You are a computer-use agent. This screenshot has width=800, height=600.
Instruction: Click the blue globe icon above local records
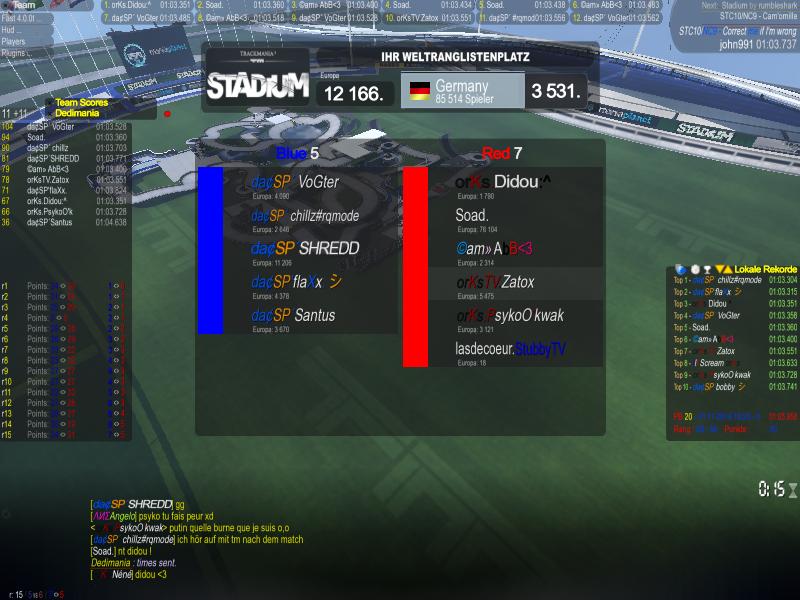click(680, 269)
